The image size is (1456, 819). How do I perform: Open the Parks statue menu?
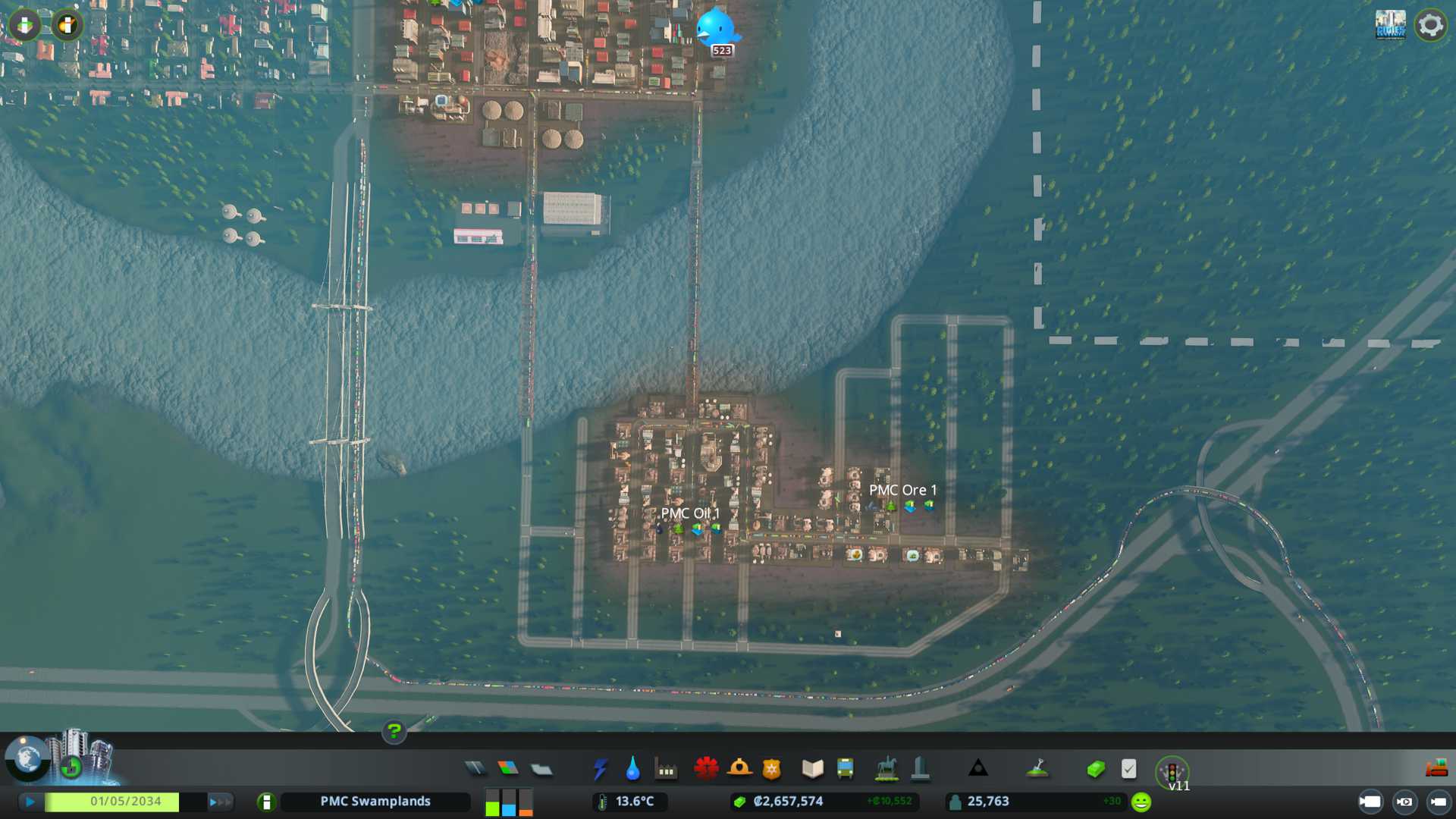coord(886,769)
